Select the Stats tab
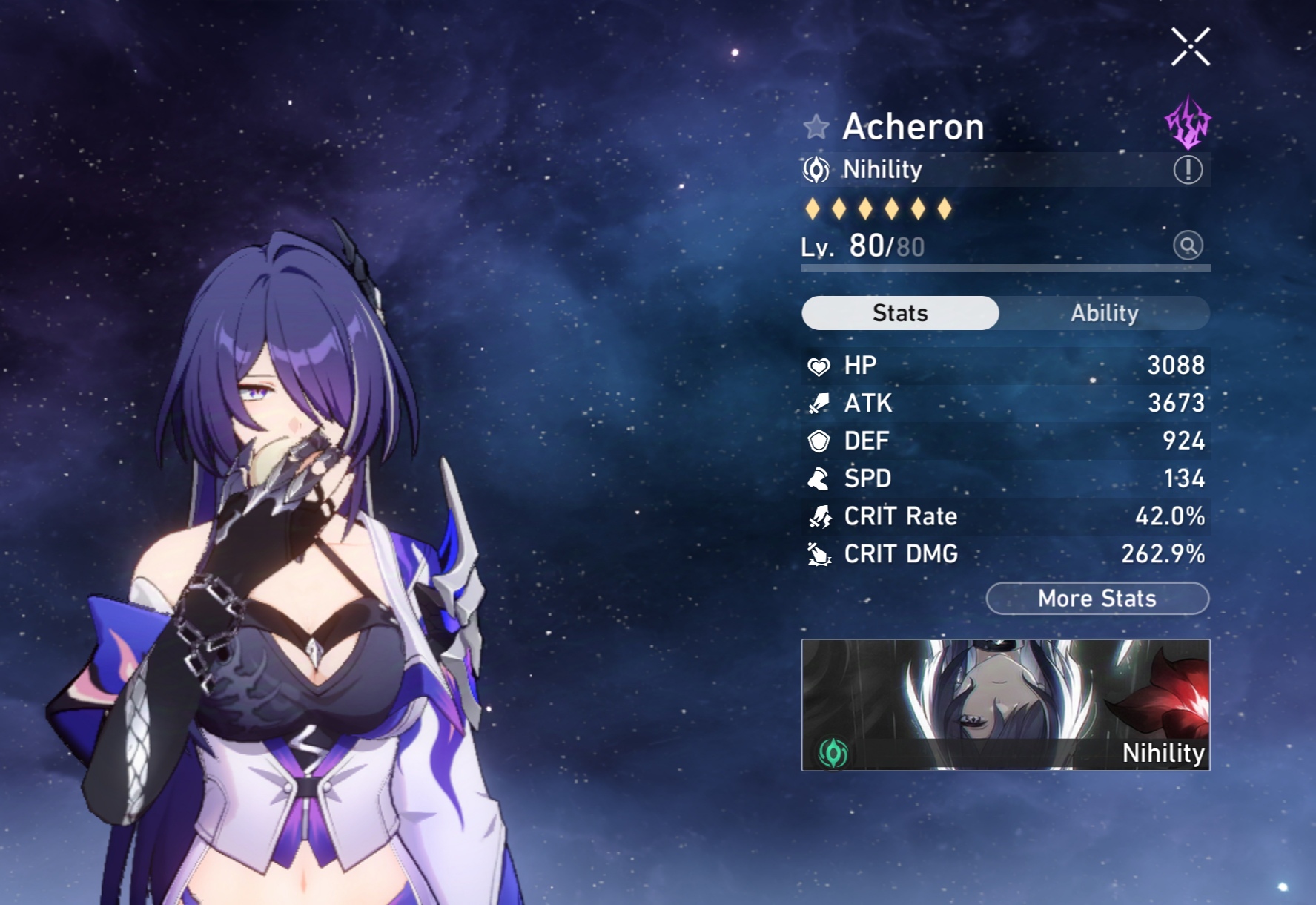Viewport: 1316px width, 905px height. pos(899,312)
